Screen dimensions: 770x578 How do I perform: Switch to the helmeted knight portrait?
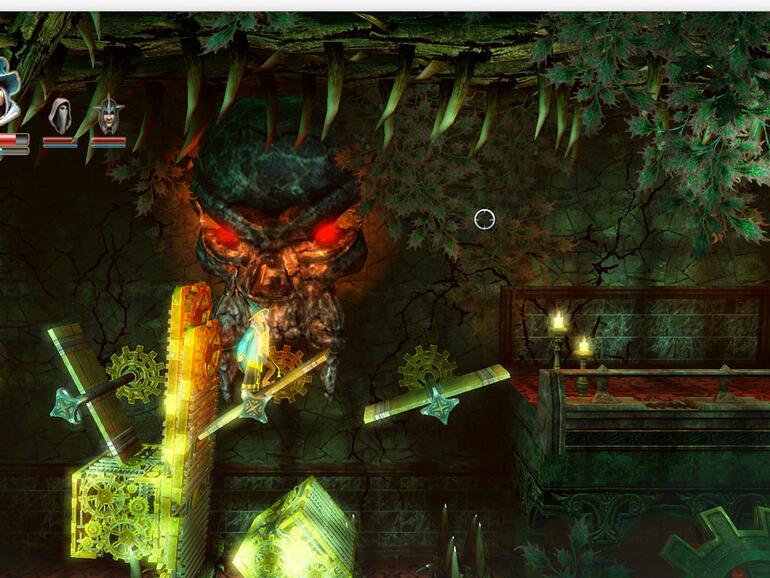click(108, 116)
